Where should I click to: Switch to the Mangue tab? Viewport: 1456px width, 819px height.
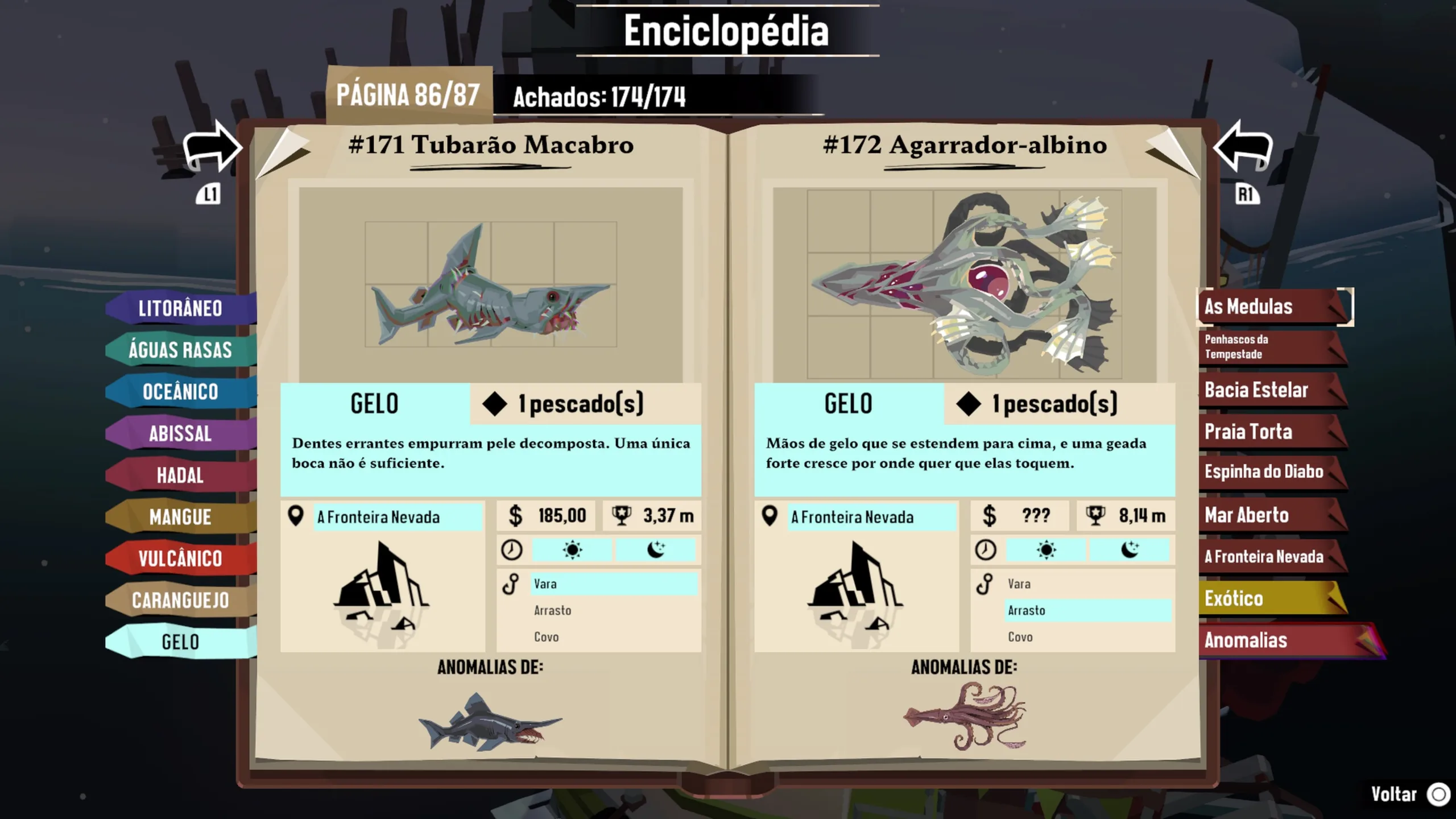(x=180, y=517)
